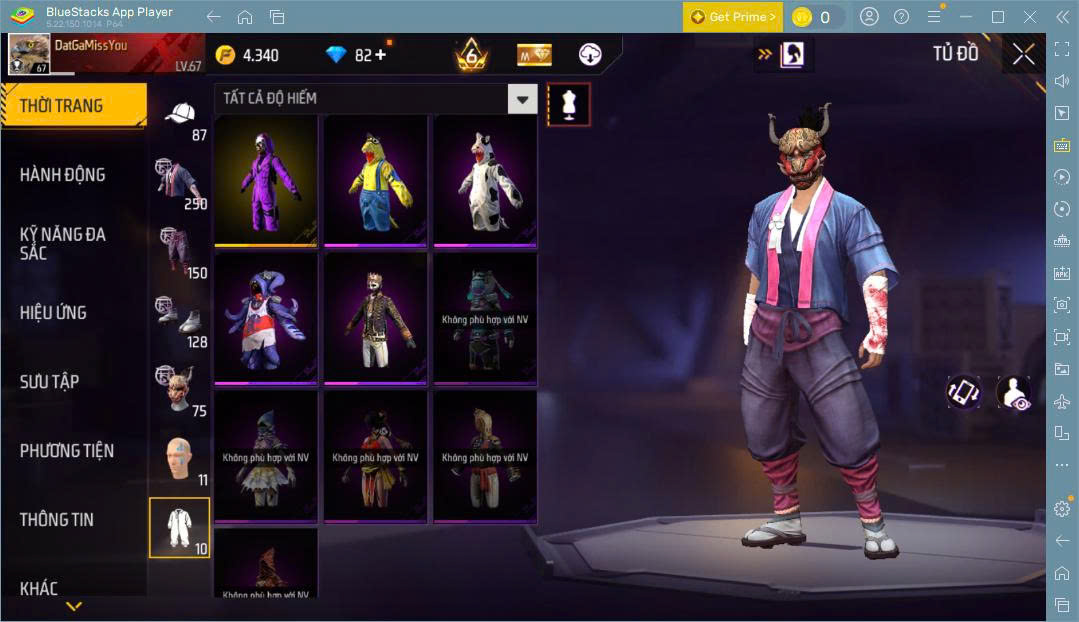Image resolution: width=1079 pixels, height=622 pixels.
Task: Choose the hat category icon
Action: [x=180, y=118]
